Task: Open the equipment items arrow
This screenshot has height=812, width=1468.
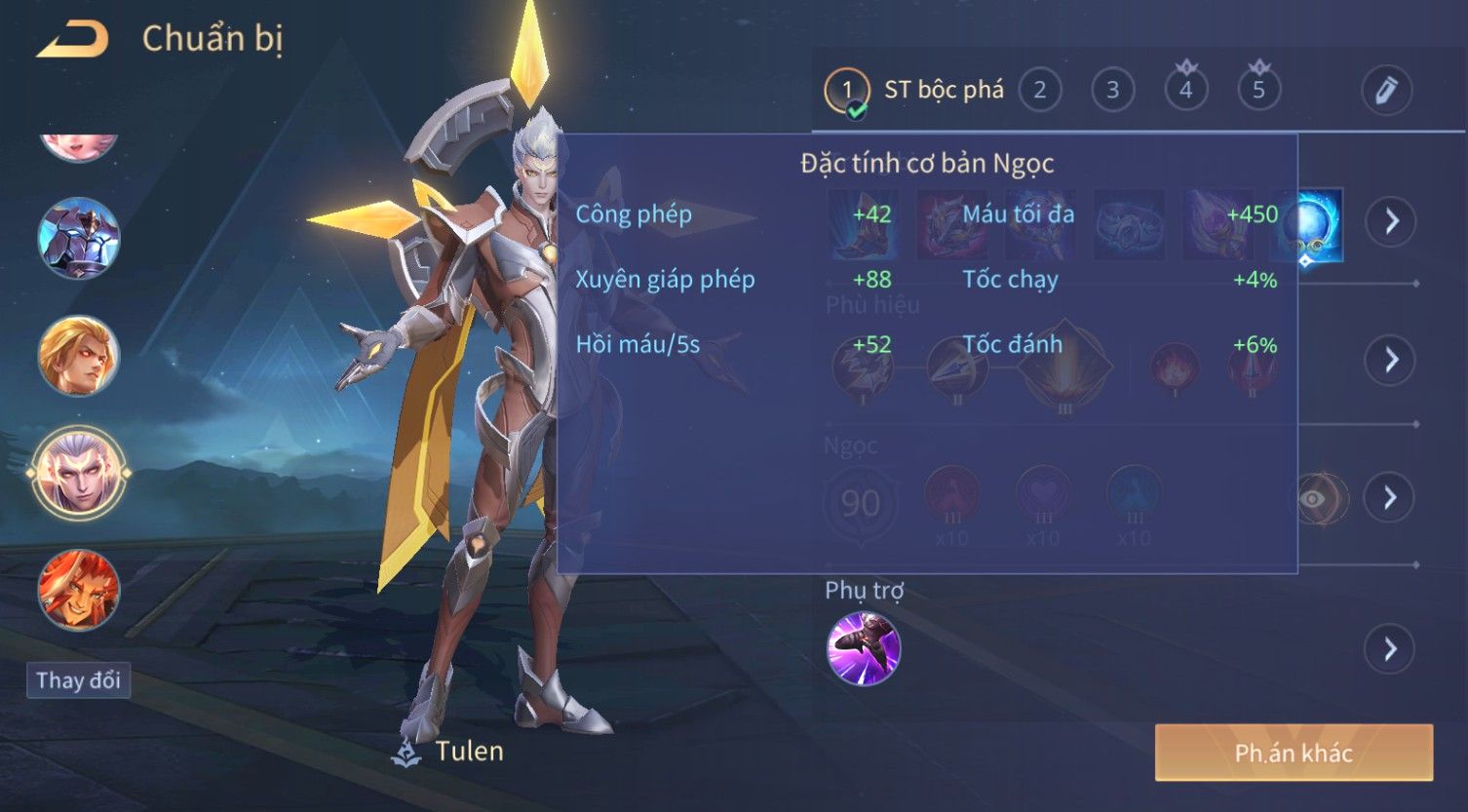Action: (x=1390, y=221)
